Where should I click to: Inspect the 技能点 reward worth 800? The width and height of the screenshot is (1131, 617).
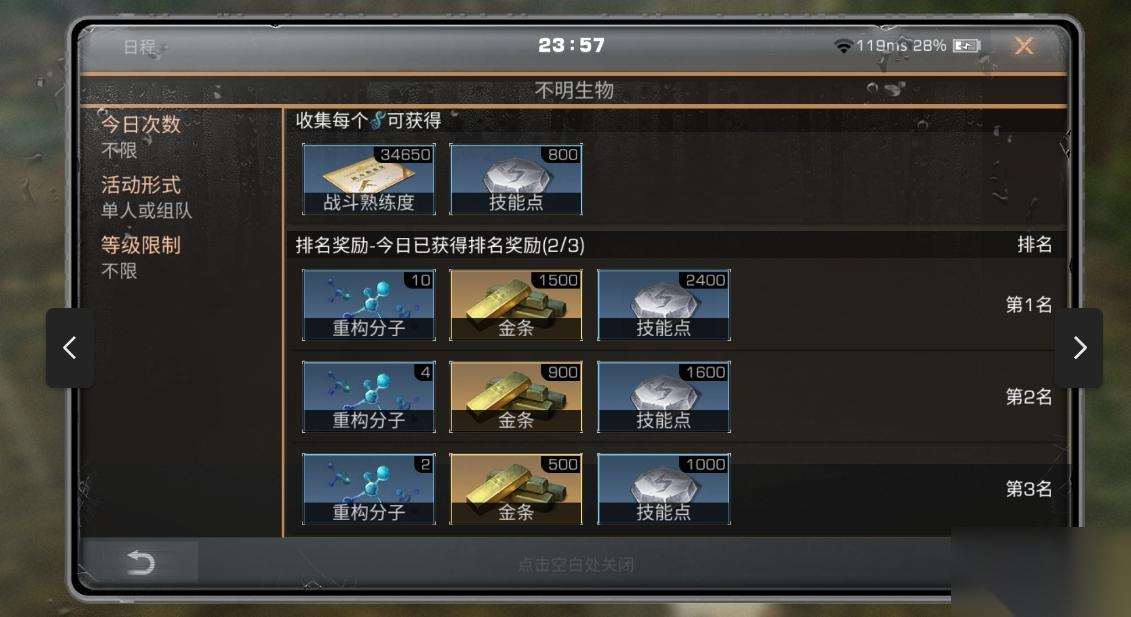pos(516,179)
